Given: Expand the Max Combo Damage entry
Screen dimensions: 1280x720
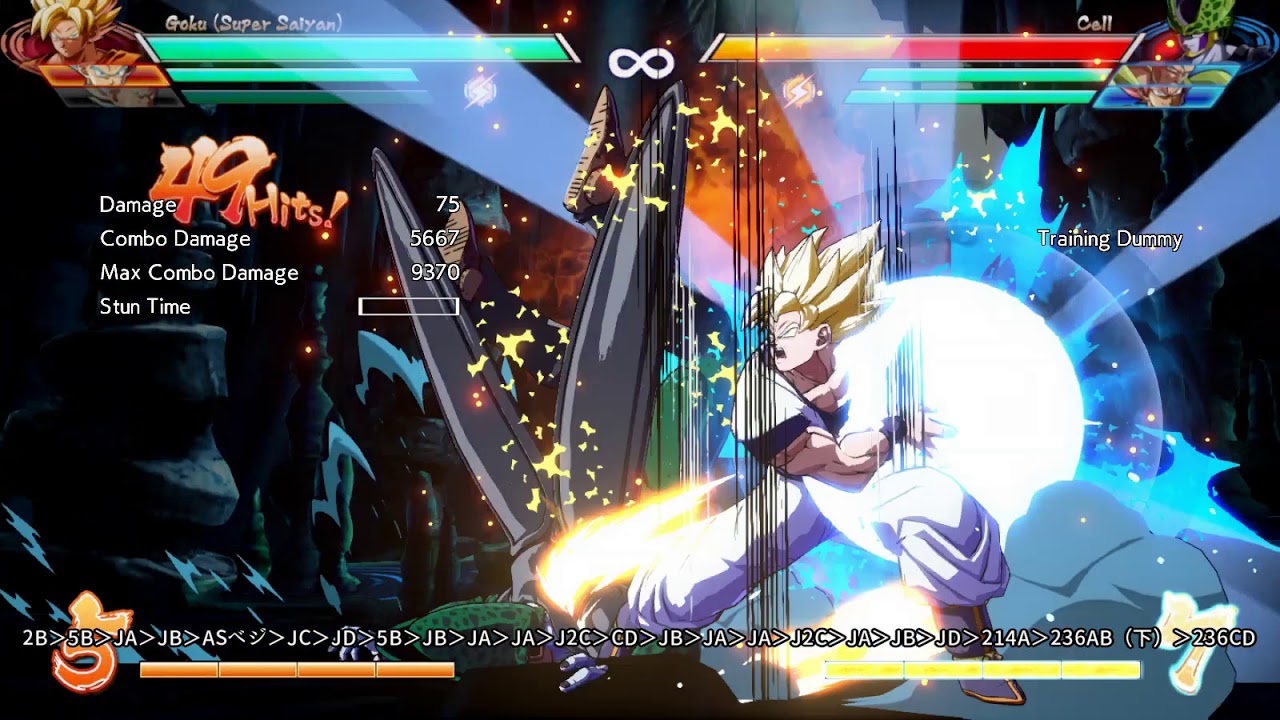Looking at the screenshot, I should click(198, 272).
